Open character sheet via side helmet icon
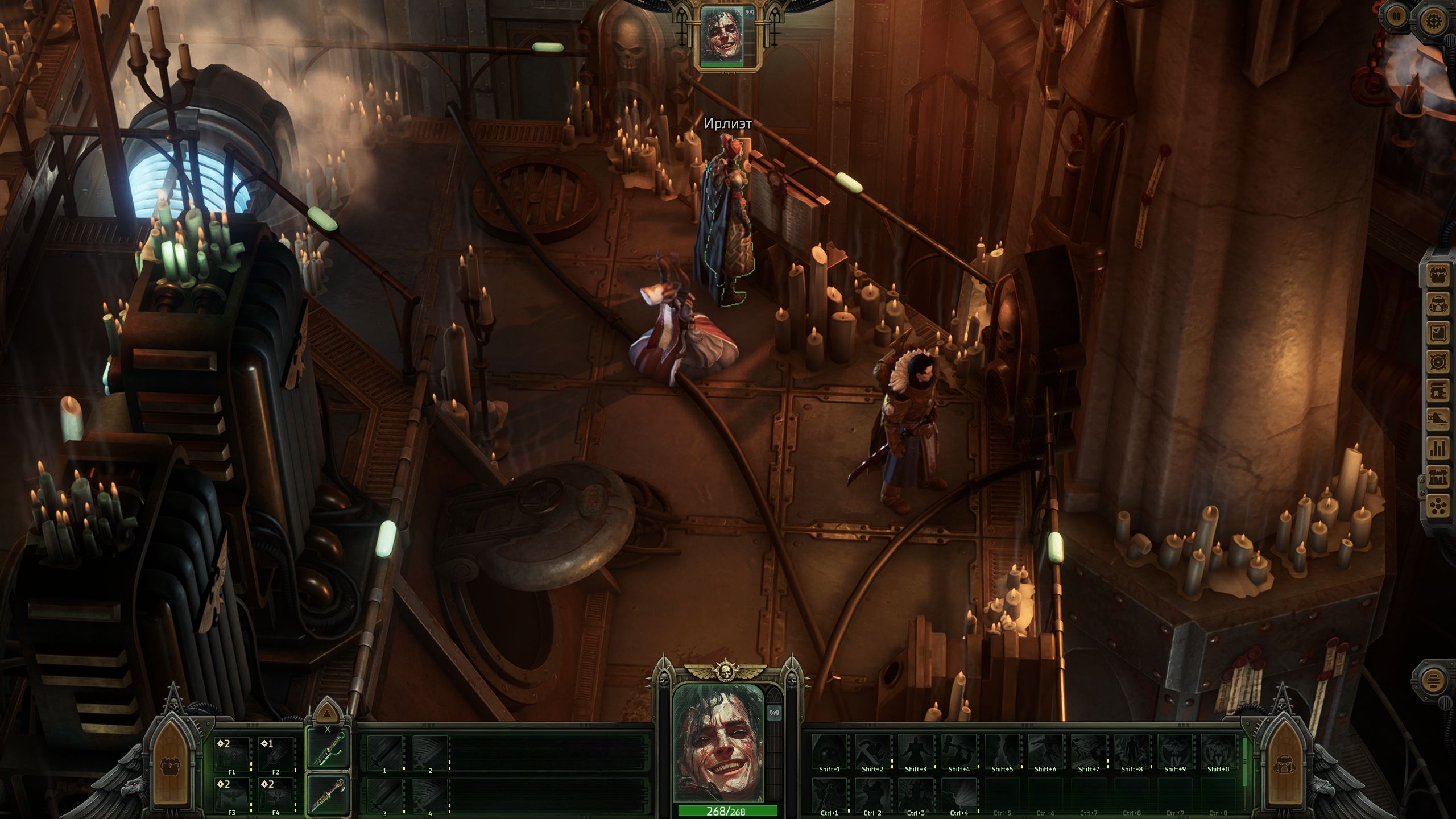Image resolution: width=1456 pixels, height=819 pixels. (x=1438, y=305)
